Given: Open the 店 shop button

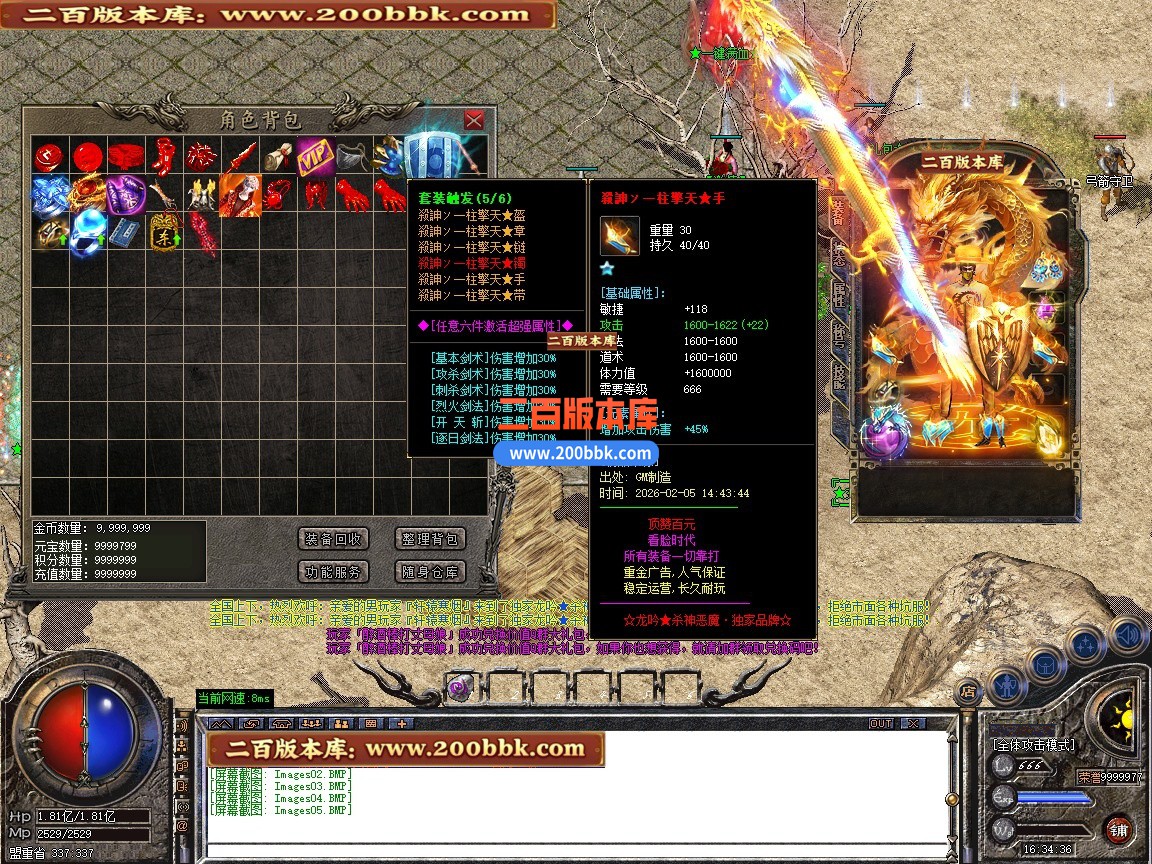Looking at the screenshot, I should [967, 690].
